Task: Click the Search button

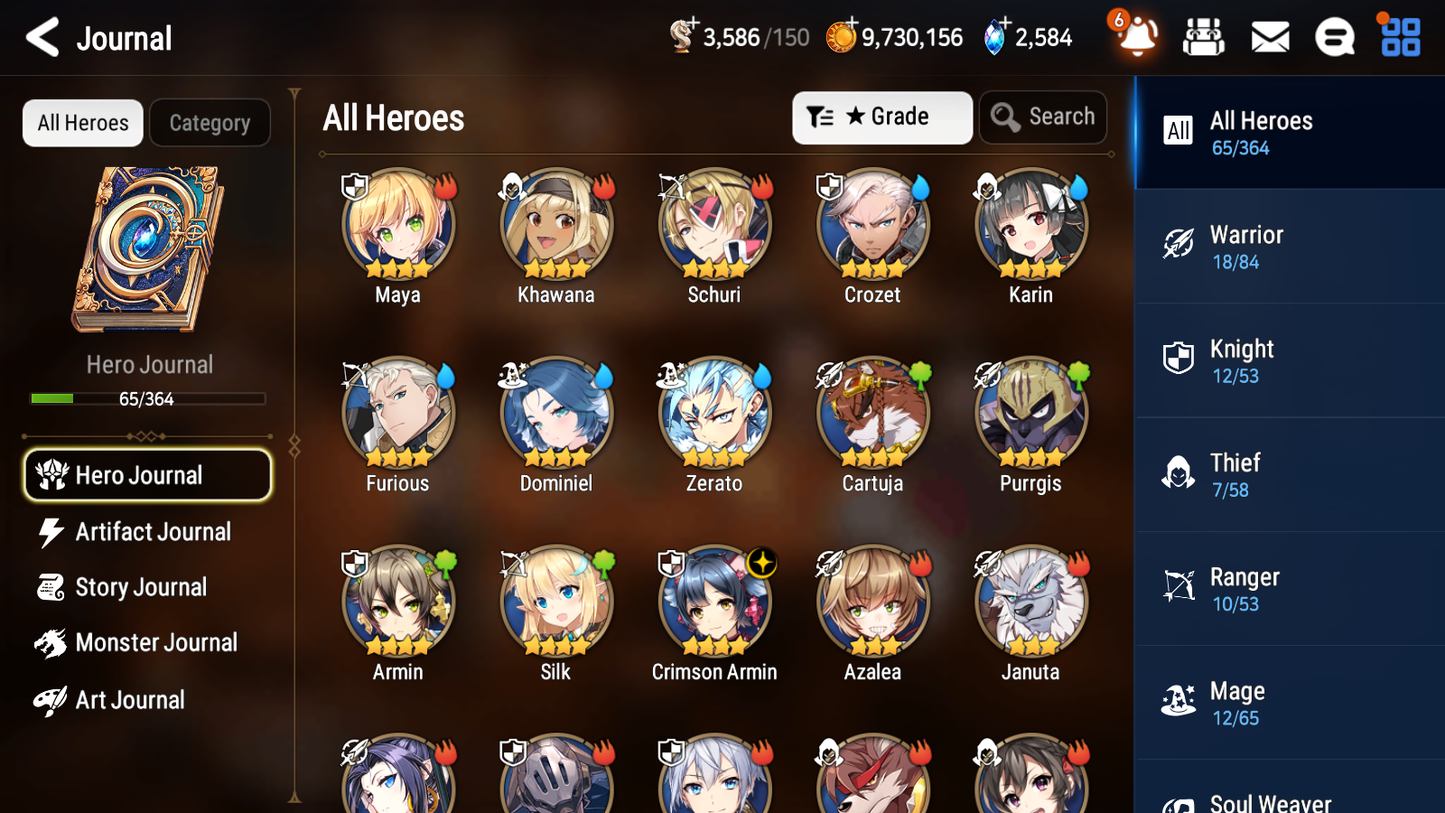Action: point(1043,116)
